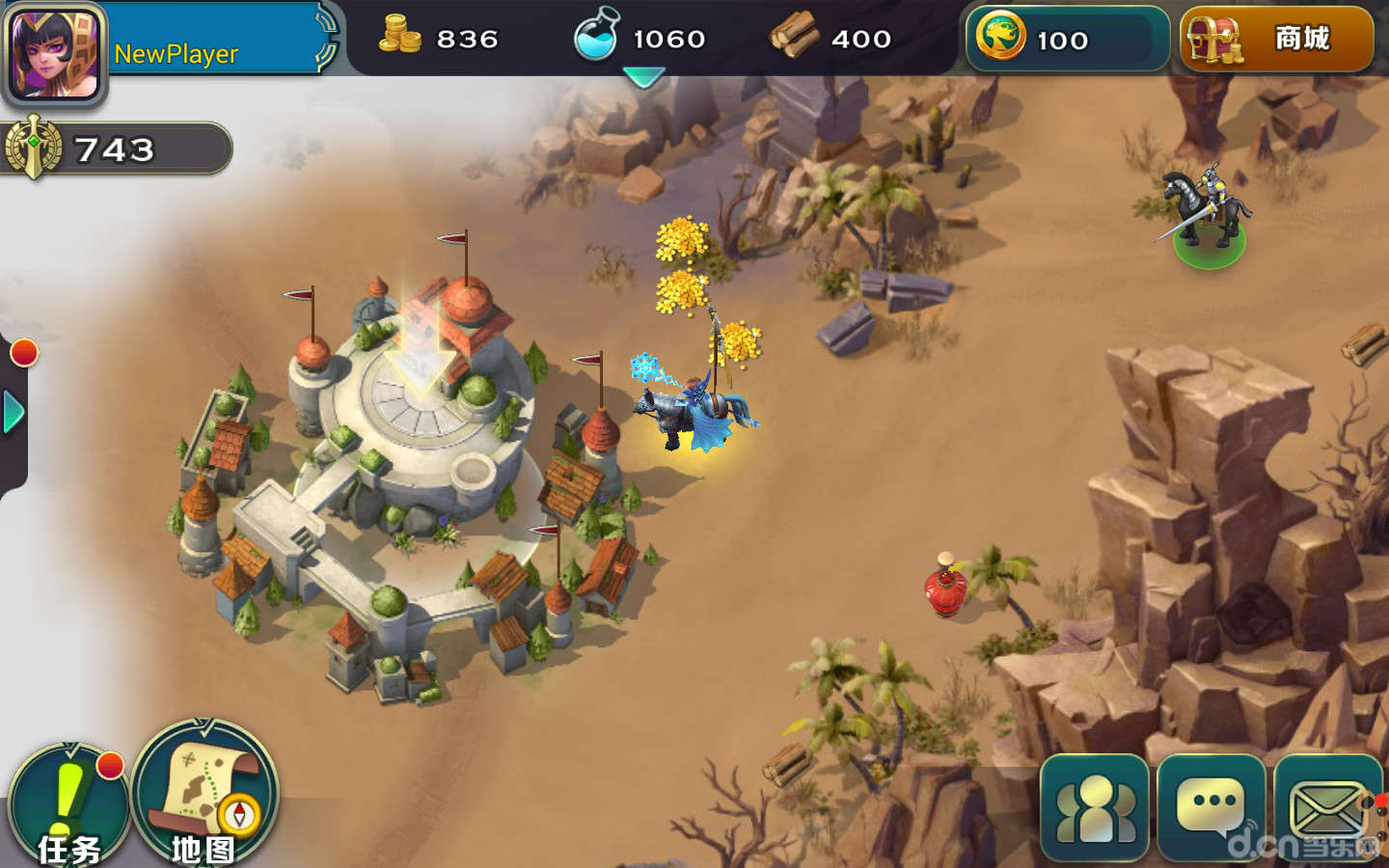Open the mail envelope inbox
Image resolution: width=1389 pixels, height=868 pixels.
pyautogui.click(x=1328, y=808)
